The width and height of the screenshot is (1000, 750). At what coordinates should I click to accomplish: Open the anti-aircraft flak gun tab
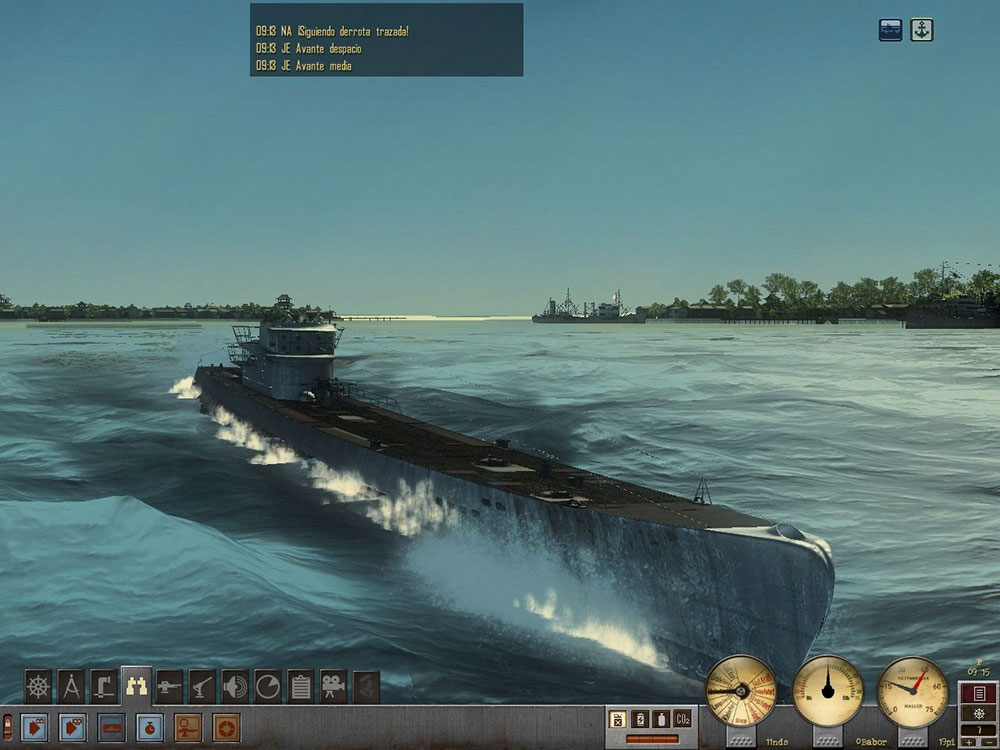pyautogui.click(x=203, y=687)
